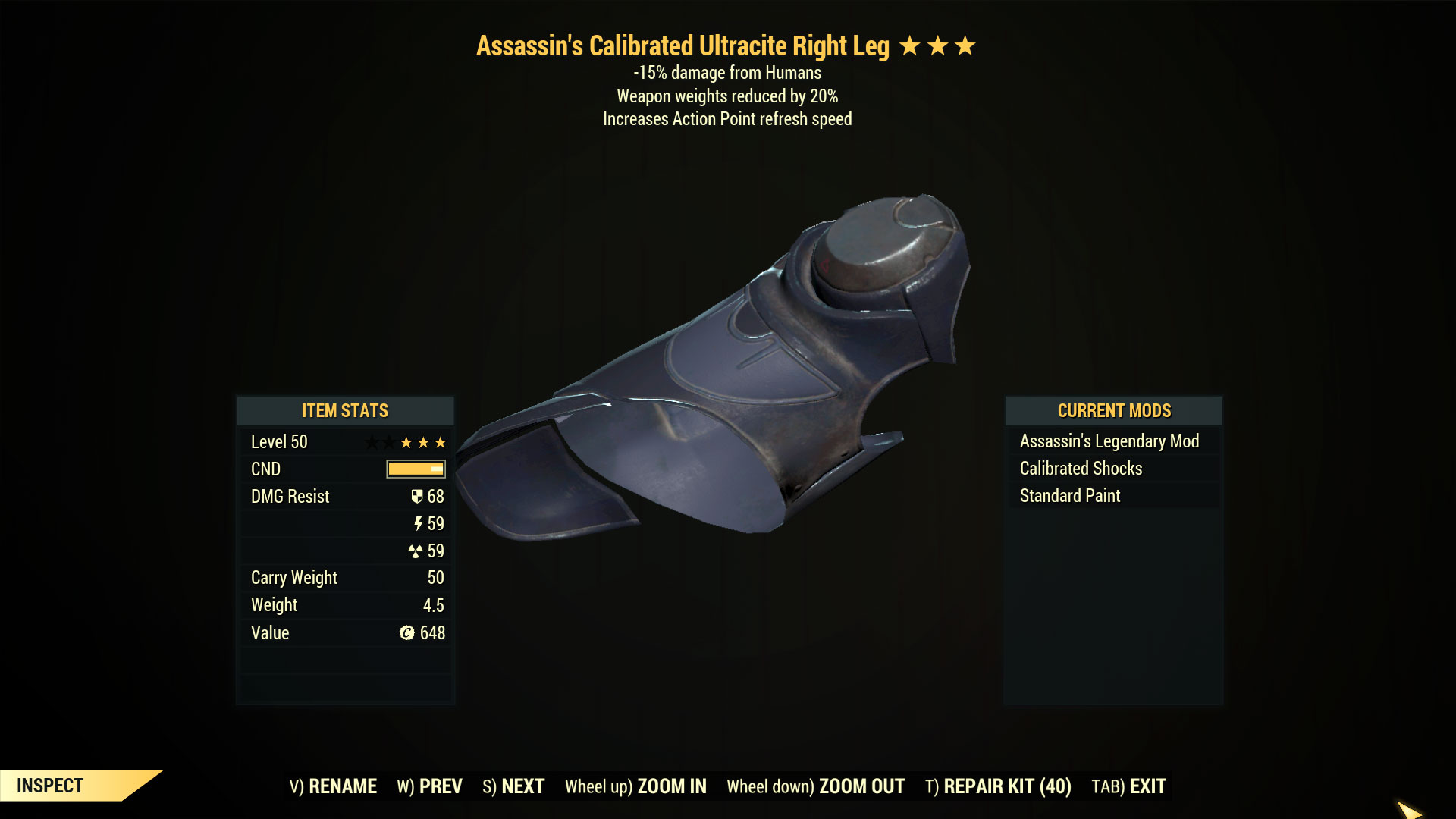Use REPAIR KIT (40) on the leg
The image size is (1456, 819).
click(x=998, y=786)
